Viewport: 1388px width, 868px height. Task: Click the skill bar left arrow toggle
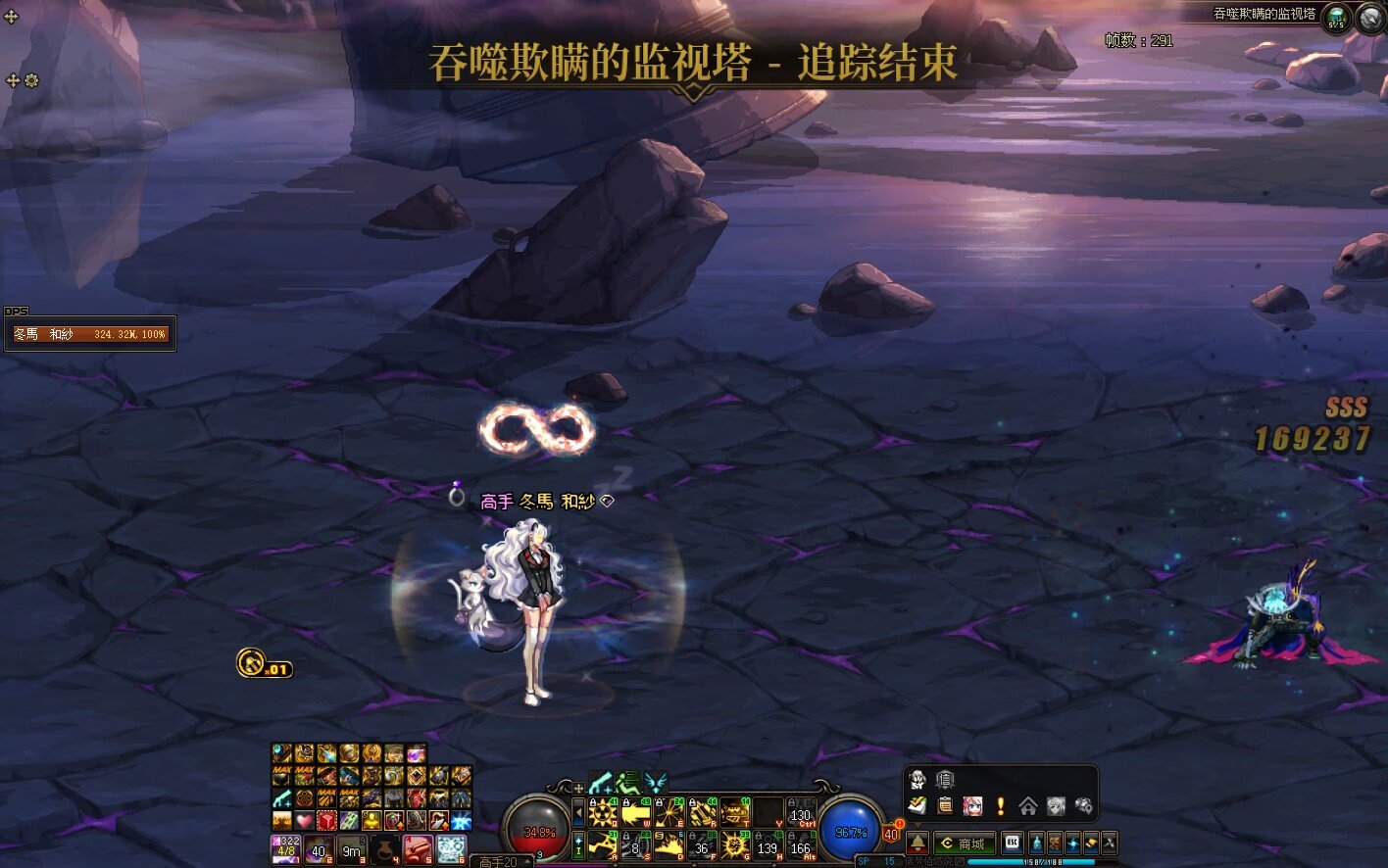(578, 812)
